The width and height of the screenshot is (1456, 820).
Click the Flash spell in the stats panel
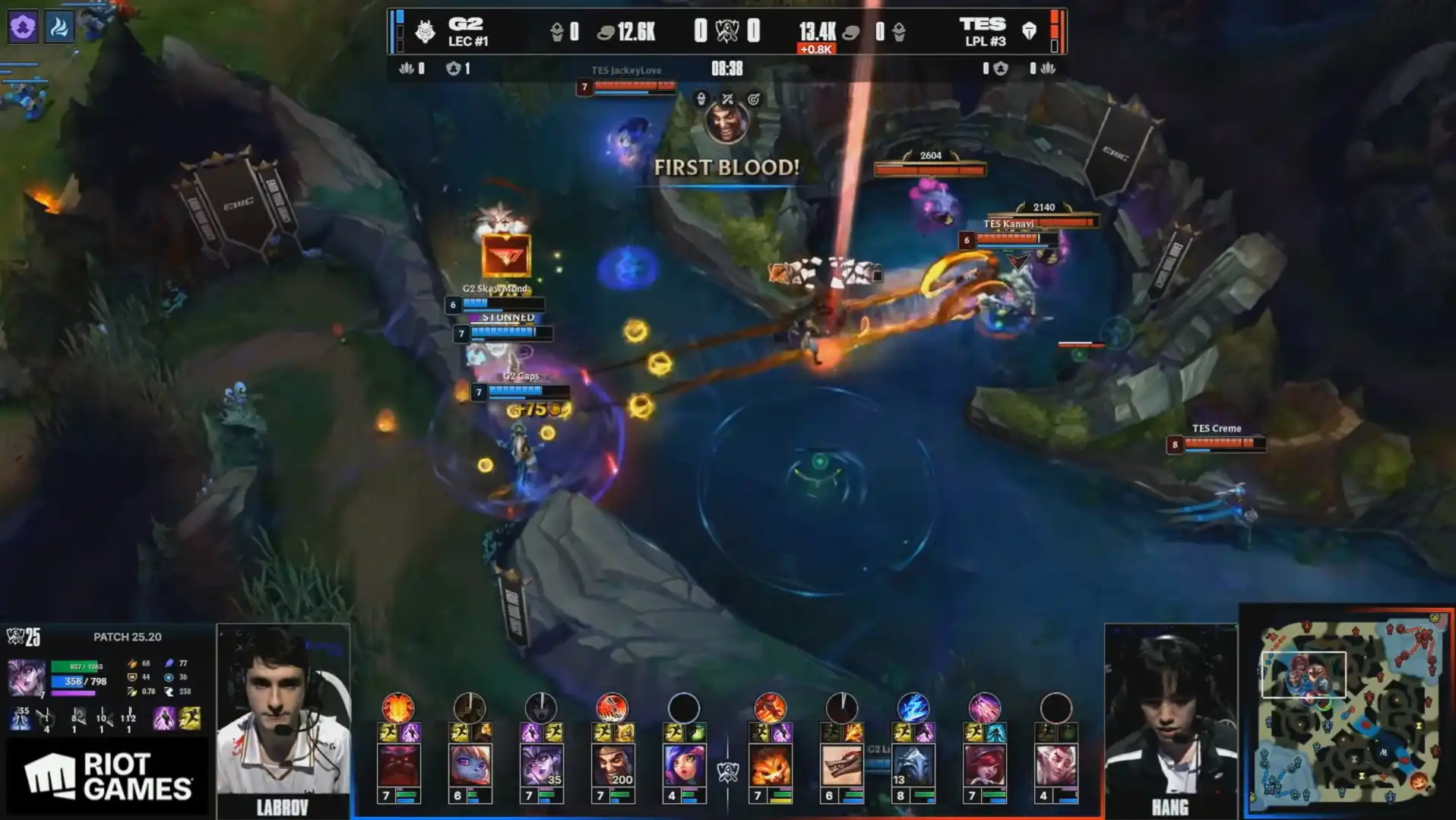tap(190, 718)
